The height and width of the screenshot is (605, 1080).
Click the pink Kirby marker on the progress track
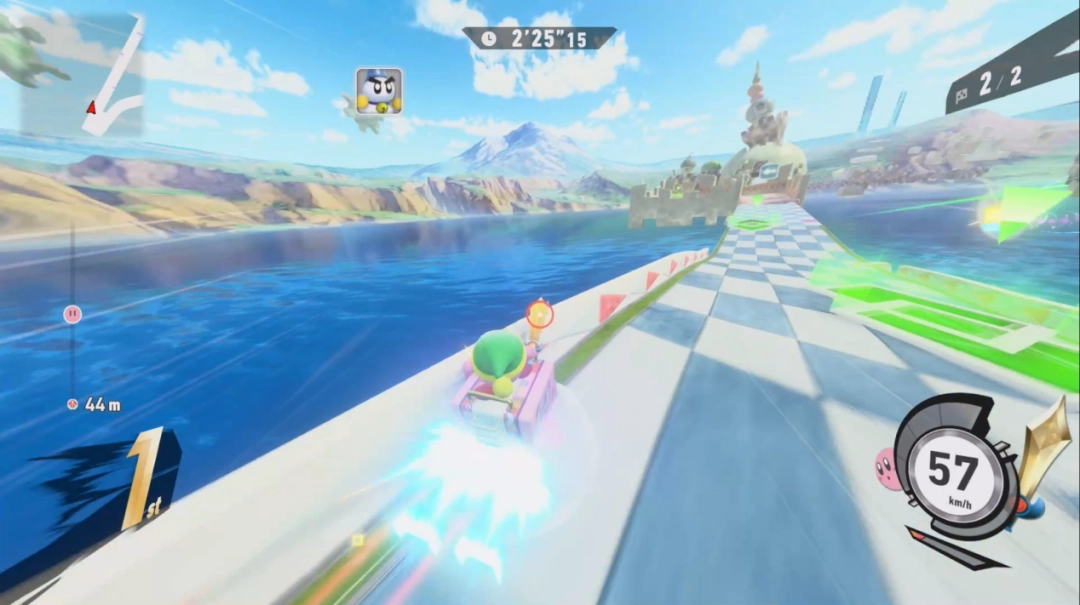pyautogui.click(x=72, y=314)
